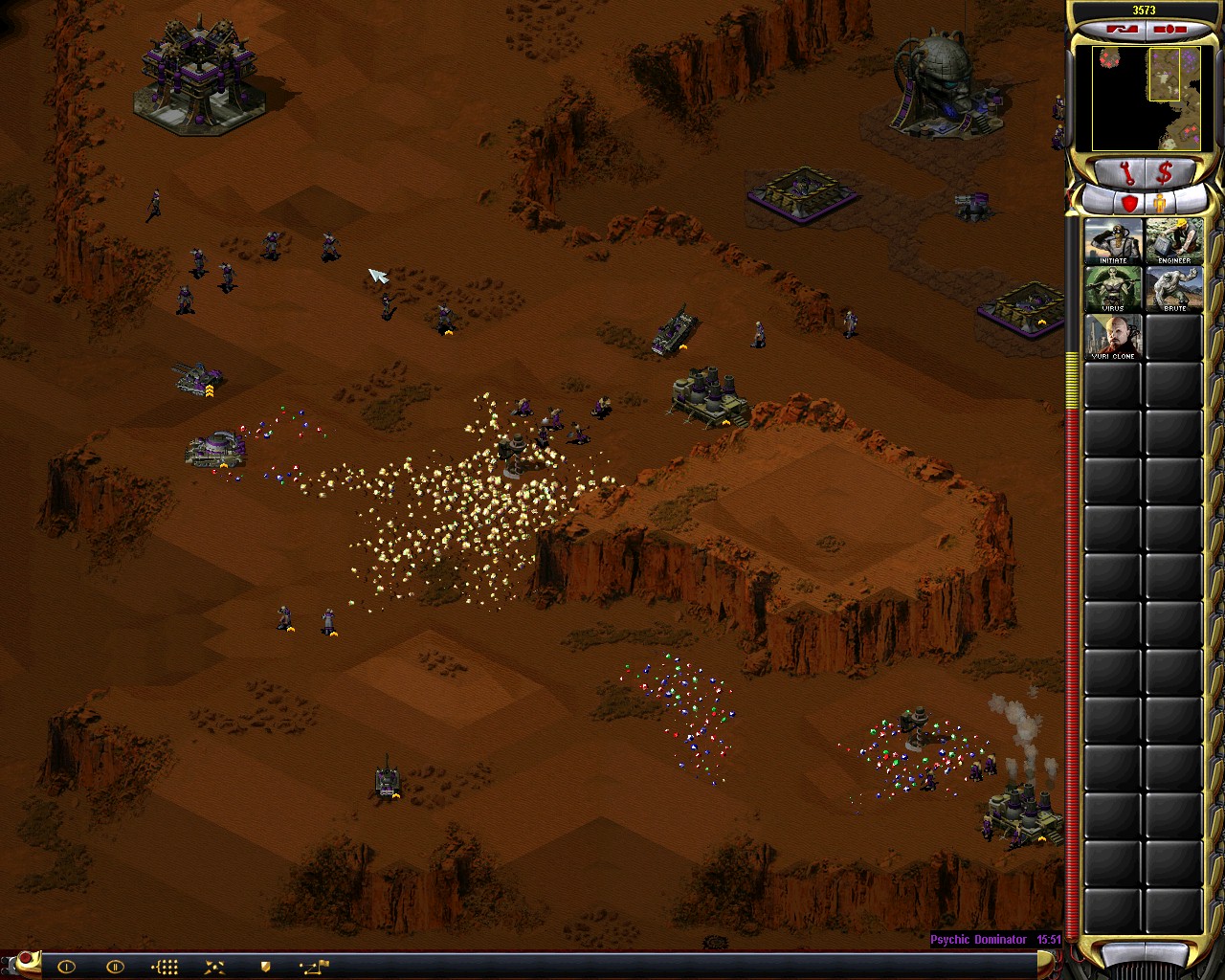Viewport: 1225px width, 980px height.
Task: Switch to the infantry soldier tab
Action: (x=1159, y=201)
